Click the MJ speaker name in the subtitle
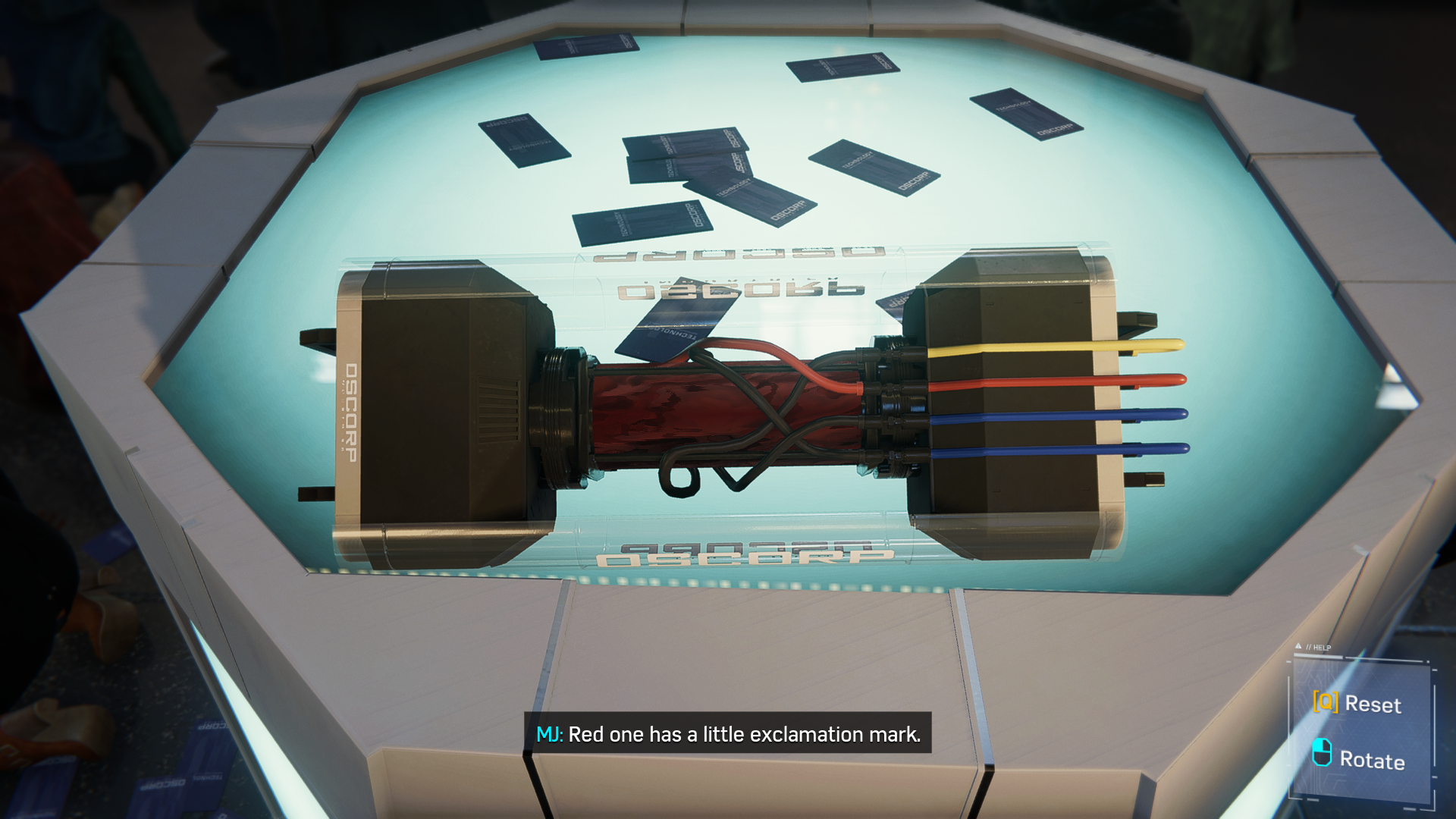1456x819 pixels. 550,734
